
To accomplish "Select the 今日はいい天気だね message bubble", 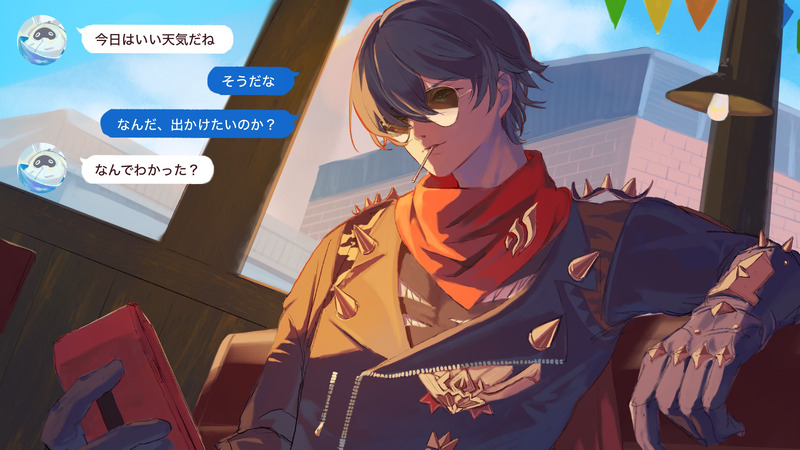I will point(155,40).
